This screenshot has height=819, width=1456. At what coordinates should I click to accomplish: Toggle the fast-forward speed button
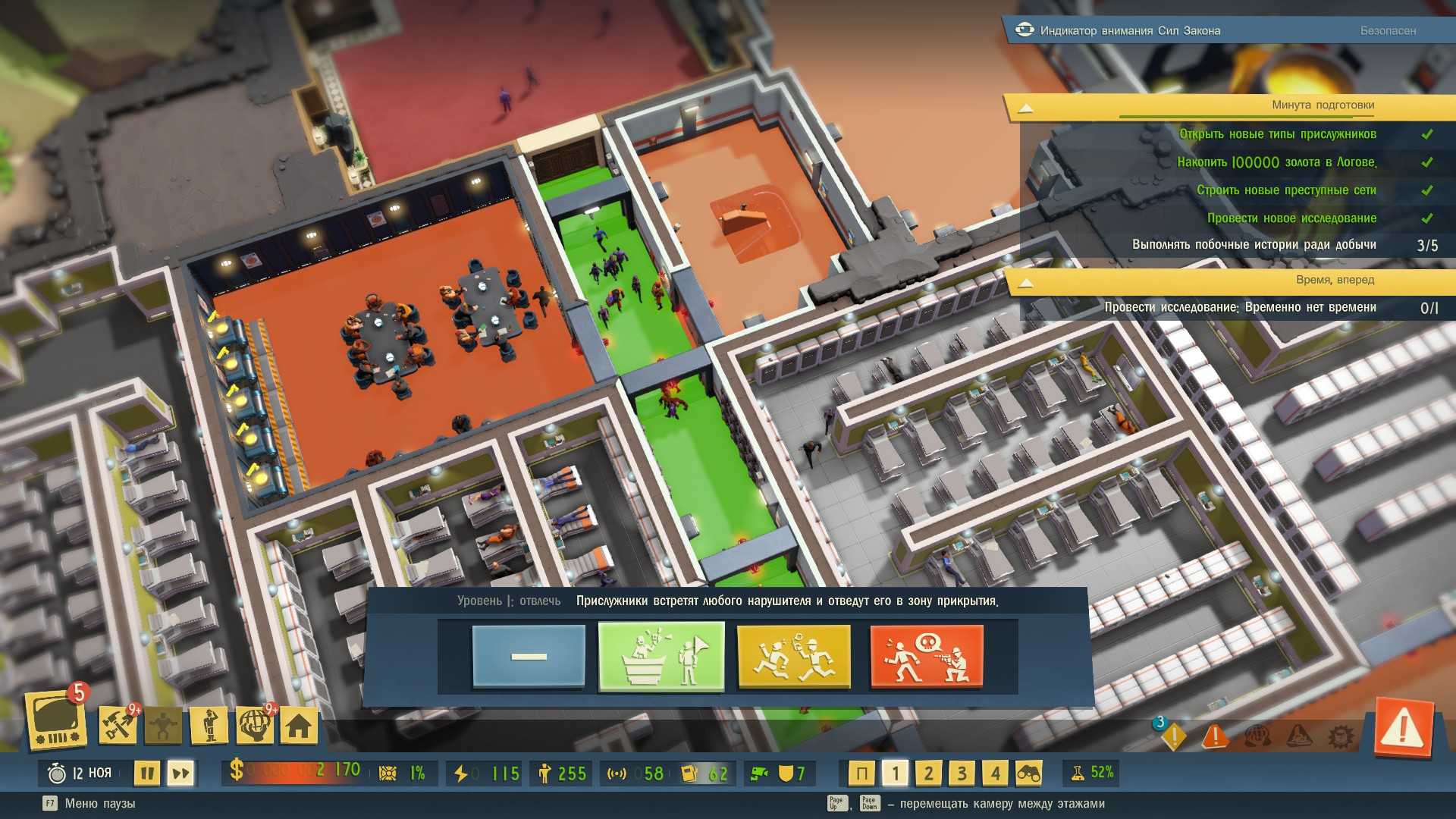(x=180, y=773)
